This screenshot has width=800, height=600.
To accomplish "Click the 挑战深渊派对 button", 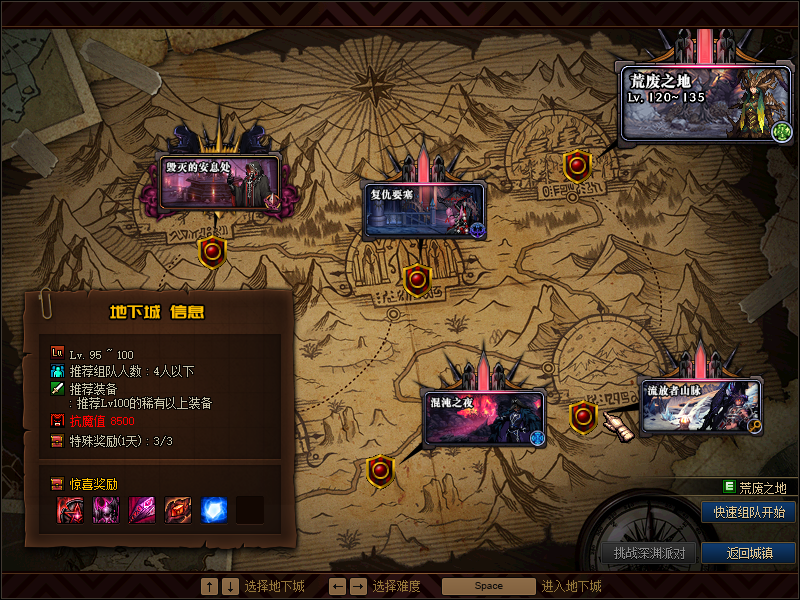I will (x=649, y=553).
